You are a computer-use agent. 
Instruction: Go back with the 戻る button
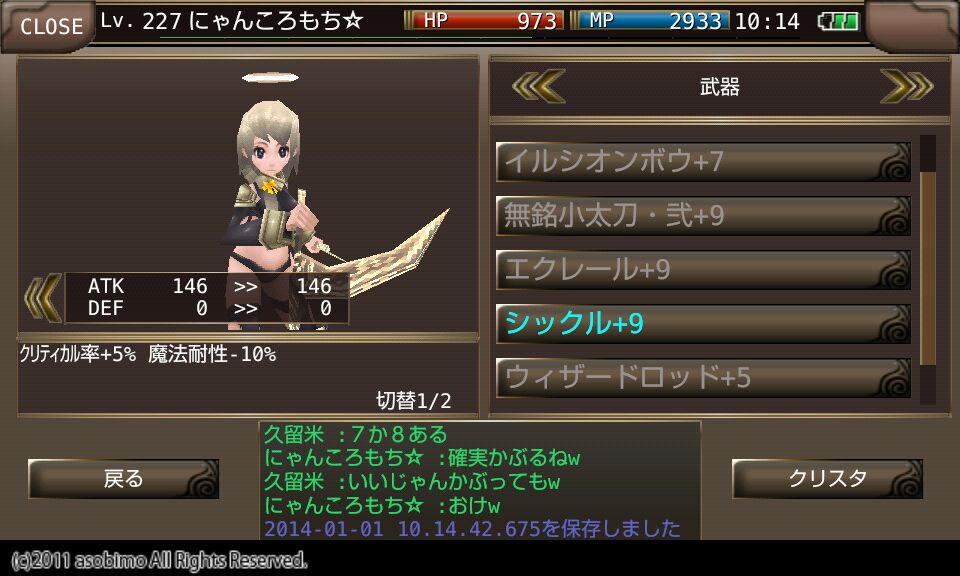tap(123, 479)
